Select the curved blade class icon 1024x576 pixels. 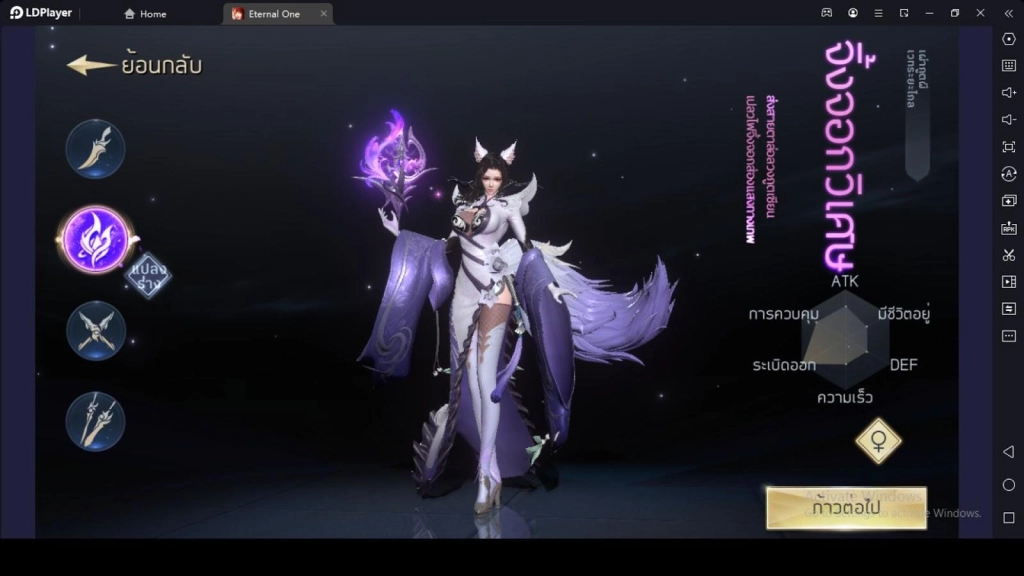[96, 149]
